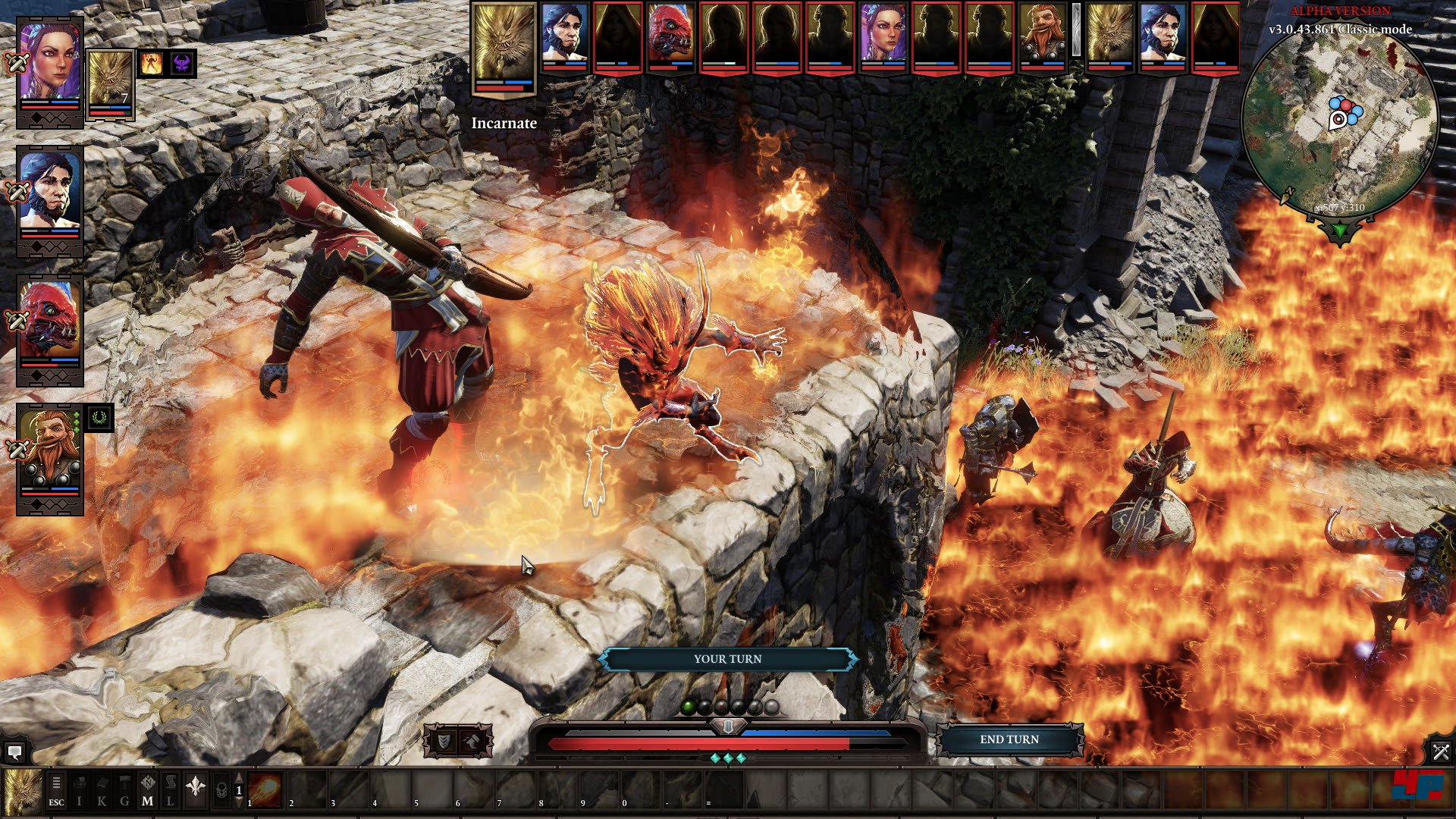Screen dimensions: 1456x819
Task: Open the map with the M button
Action: coord(148,790)
